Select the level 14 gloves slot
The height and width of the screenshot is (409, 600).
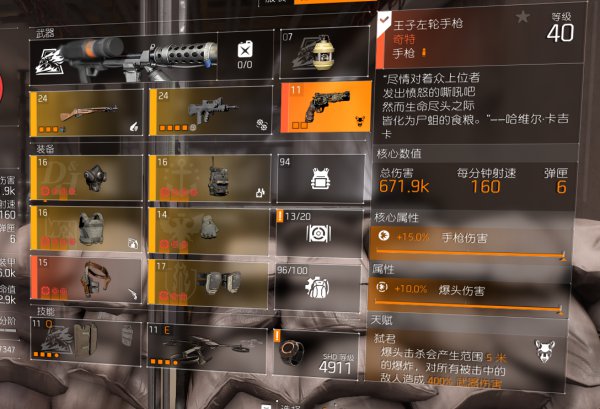click(x=208, y=230)
